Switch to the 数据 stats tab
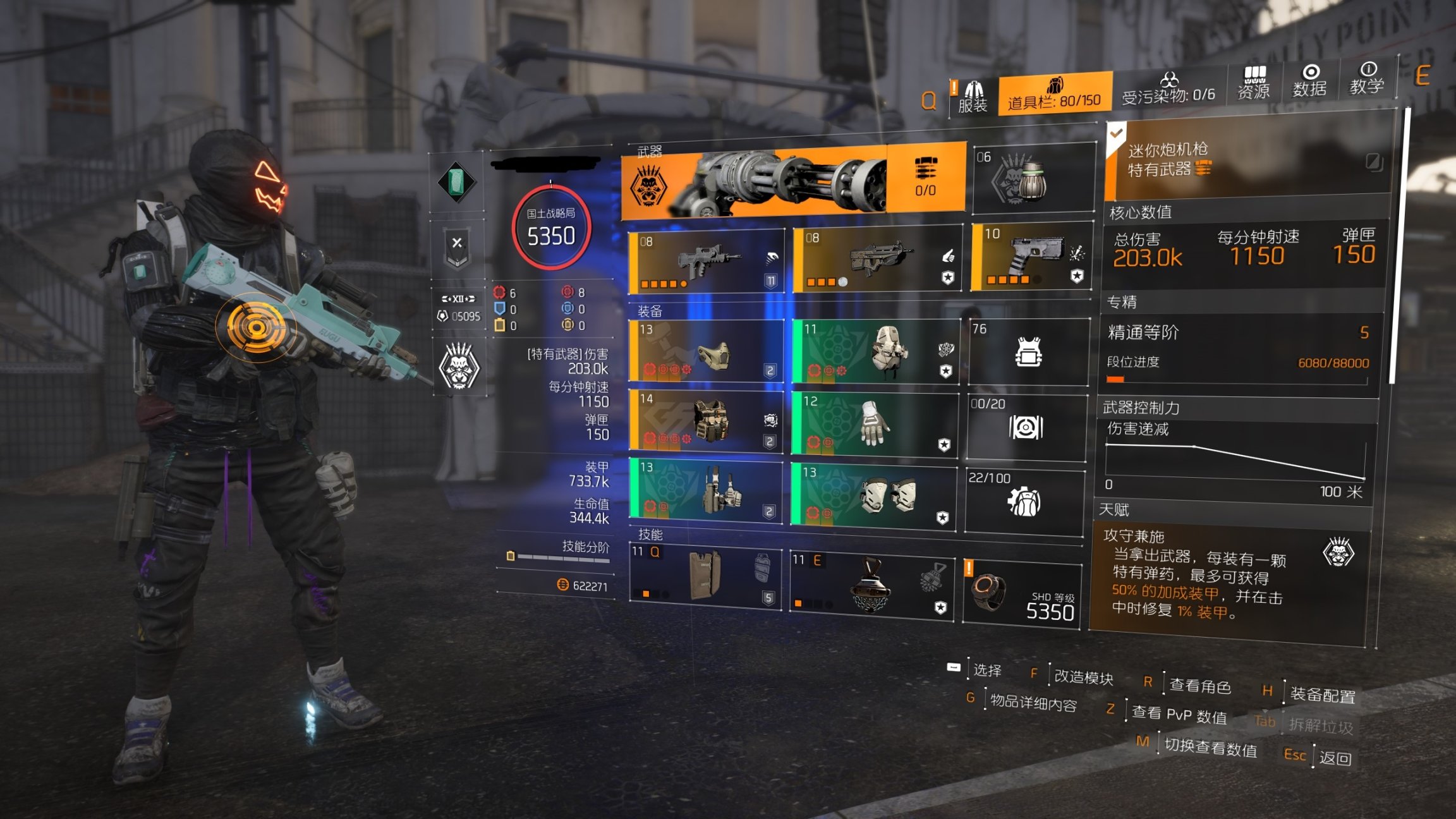 pyautogui.click(x=1309, y=82)
